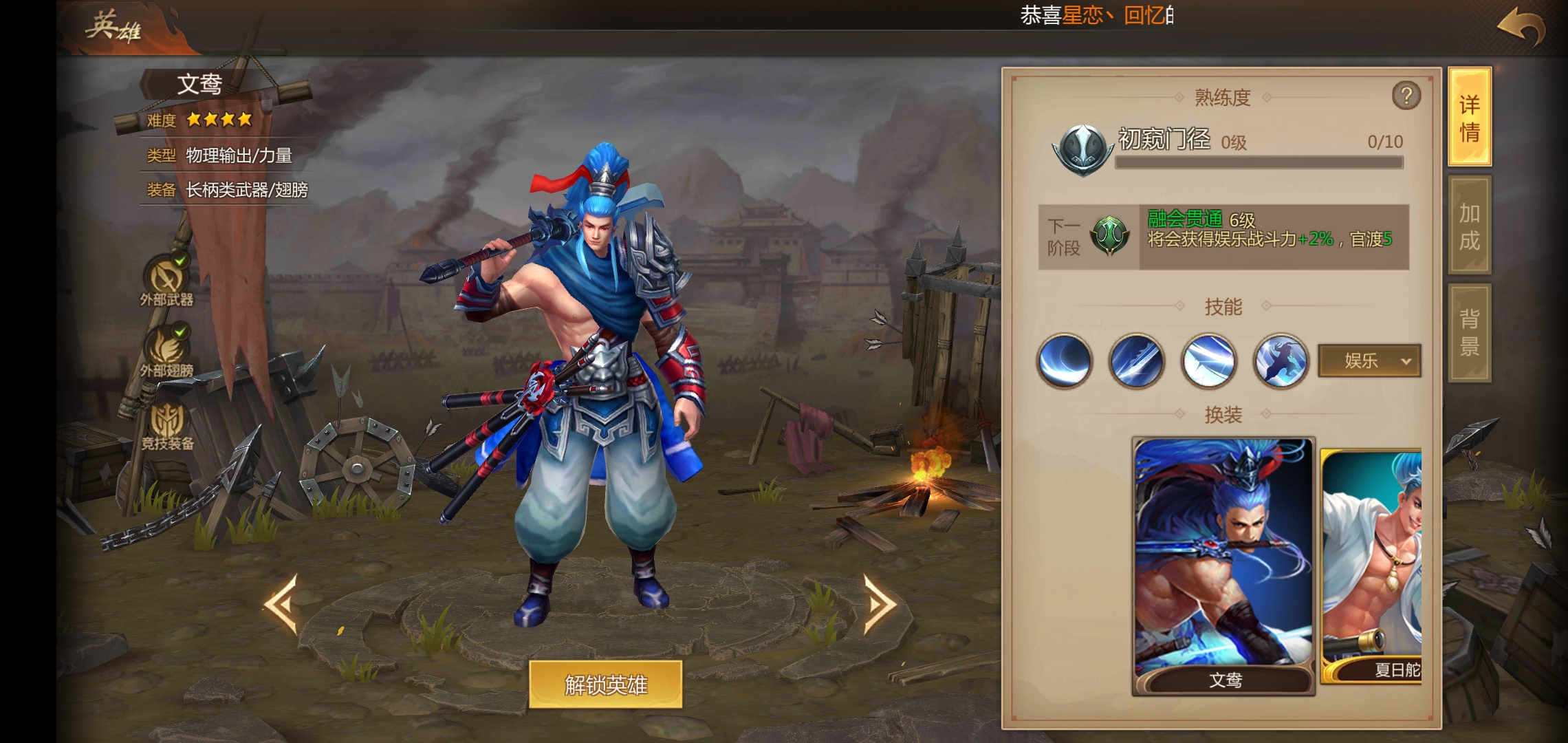Select the crescent slash skill icon
Image resolution: width=1568 pixels, height=743 pixels.
[x=1065, y=360]
